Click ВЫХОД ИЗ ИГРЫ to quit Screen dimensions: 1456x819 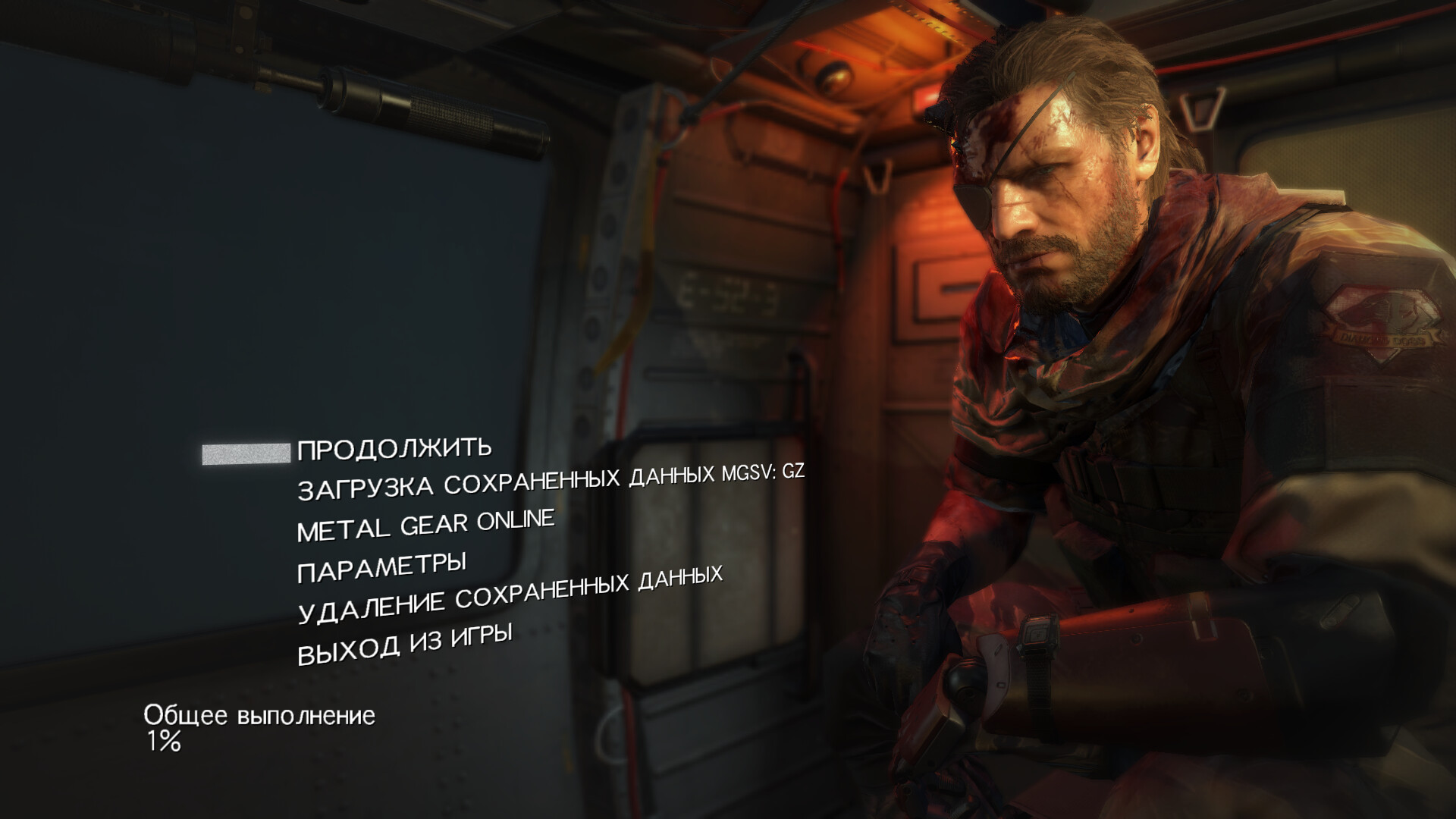click(404, 644)
